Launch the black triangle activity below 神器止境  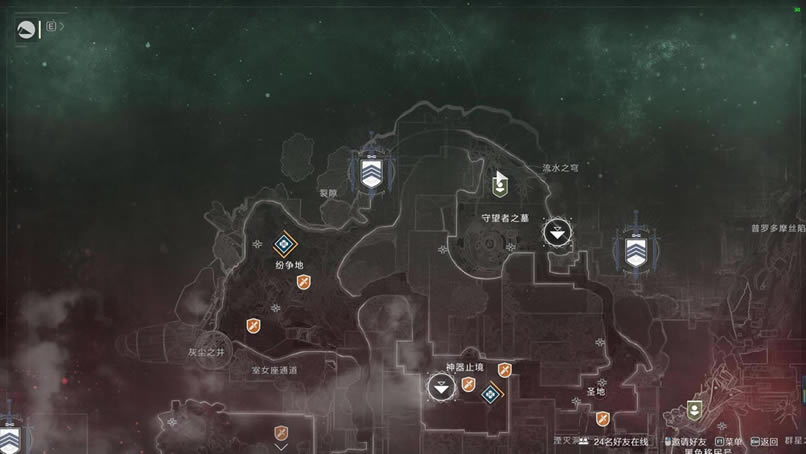point(441,387)
